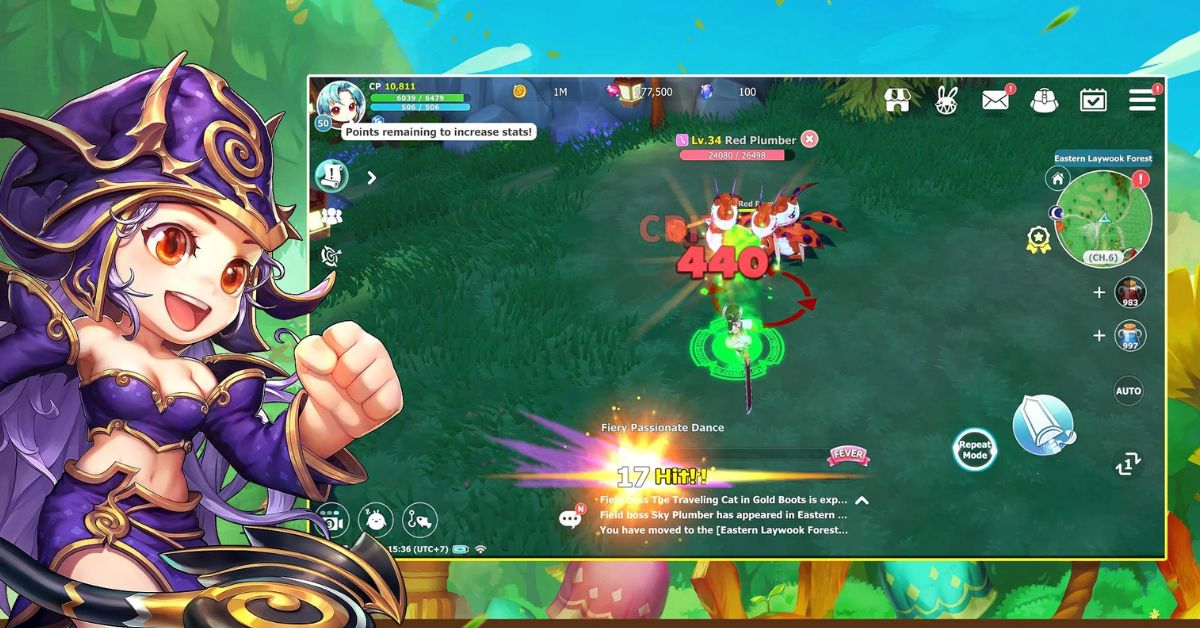The width and height of the screenshot is (1200, 628).
Task: Activate the sword attack skill button
Action: point(1043,424)
